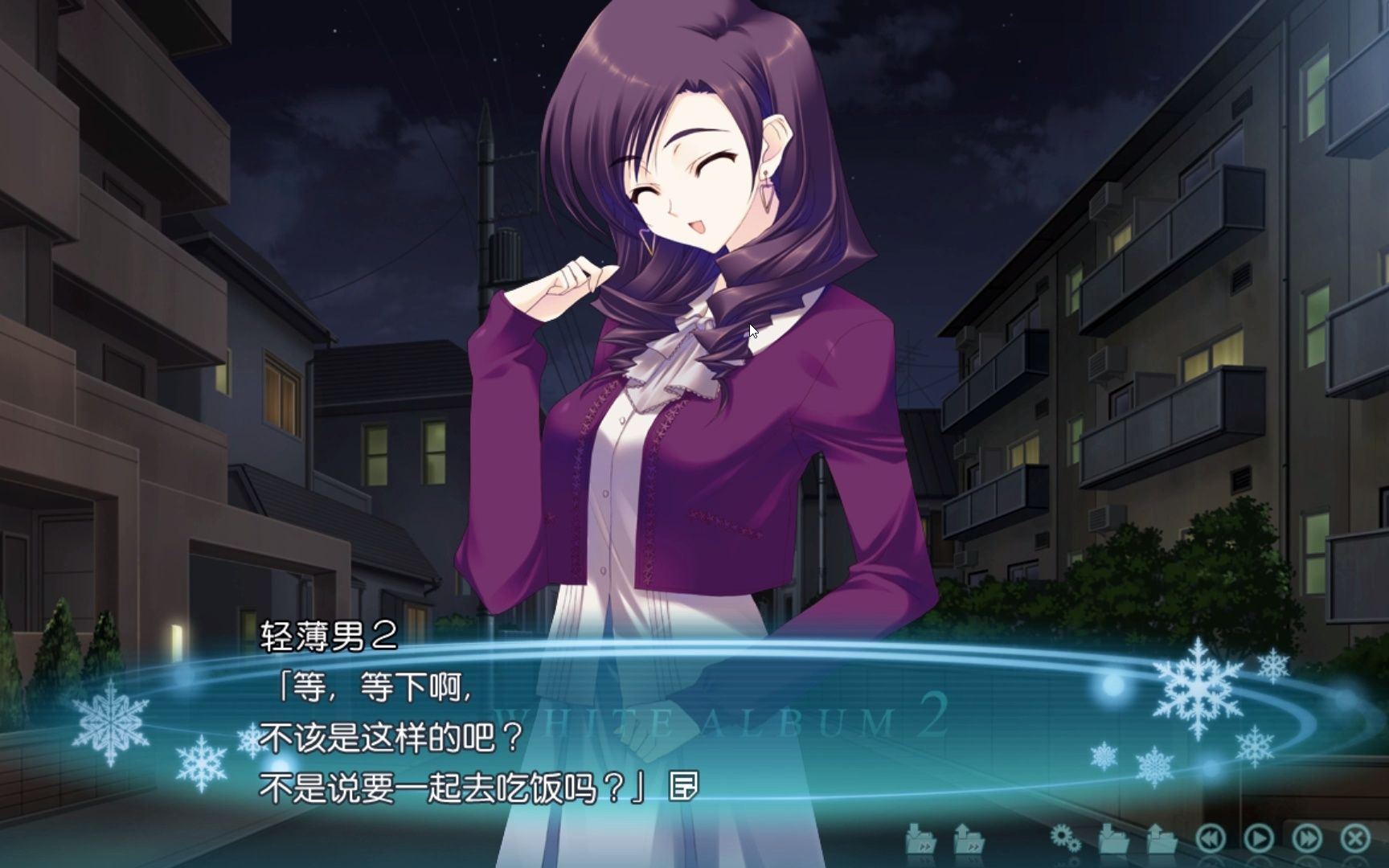
Task: Click the quick save folder icon
Action: (x=921, y=839)
